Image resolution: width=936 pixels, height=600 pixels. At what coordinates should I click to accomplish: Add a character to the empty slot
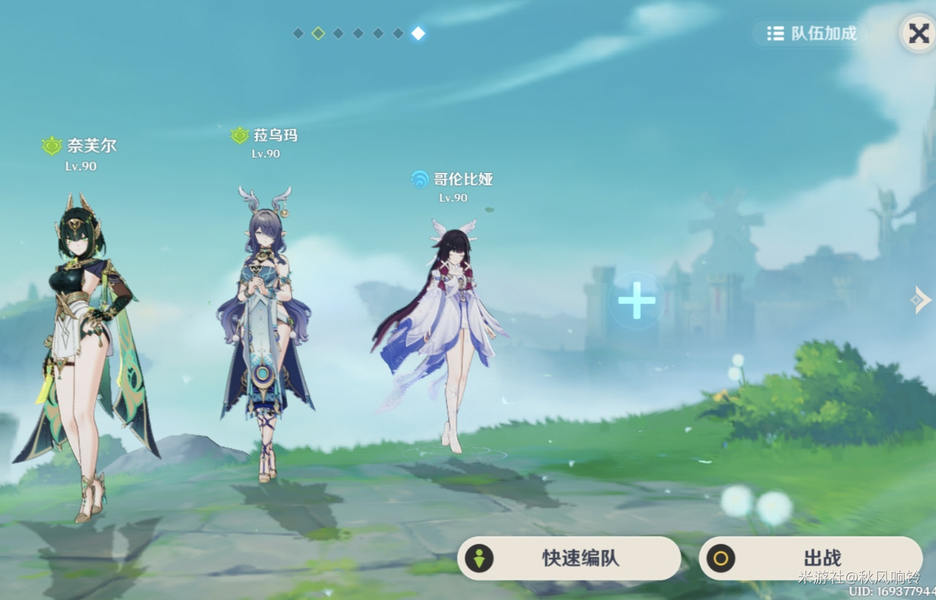636,299
